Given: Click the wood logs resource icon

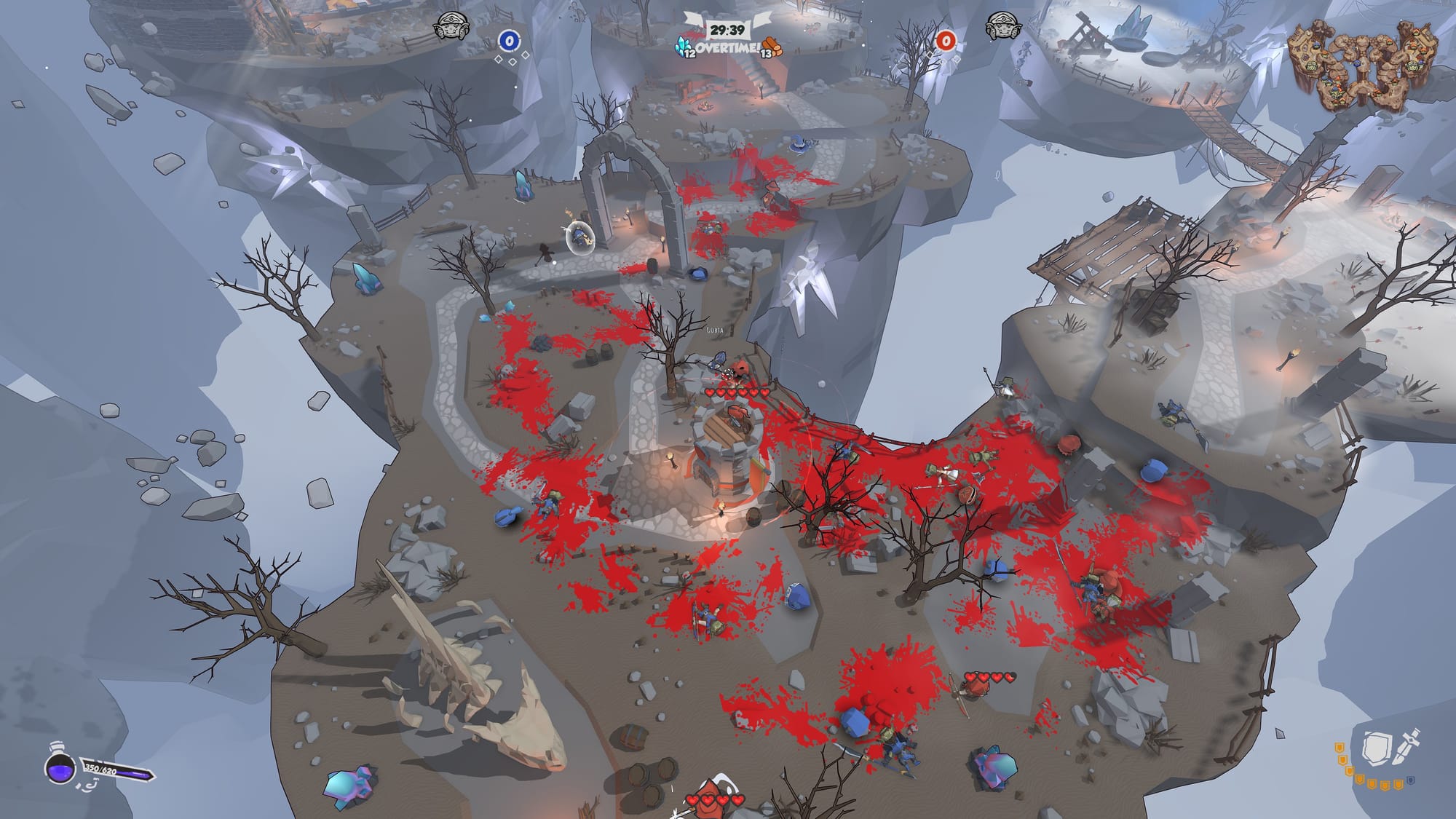Looking at the screenshot, I should [x=772, y=46].
